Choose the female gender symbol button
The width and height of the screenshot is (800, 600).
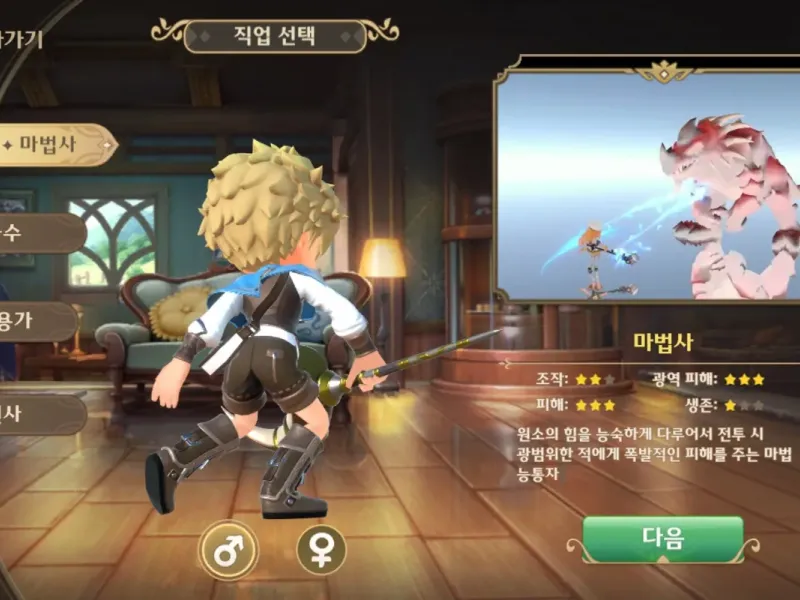[321, 549]
